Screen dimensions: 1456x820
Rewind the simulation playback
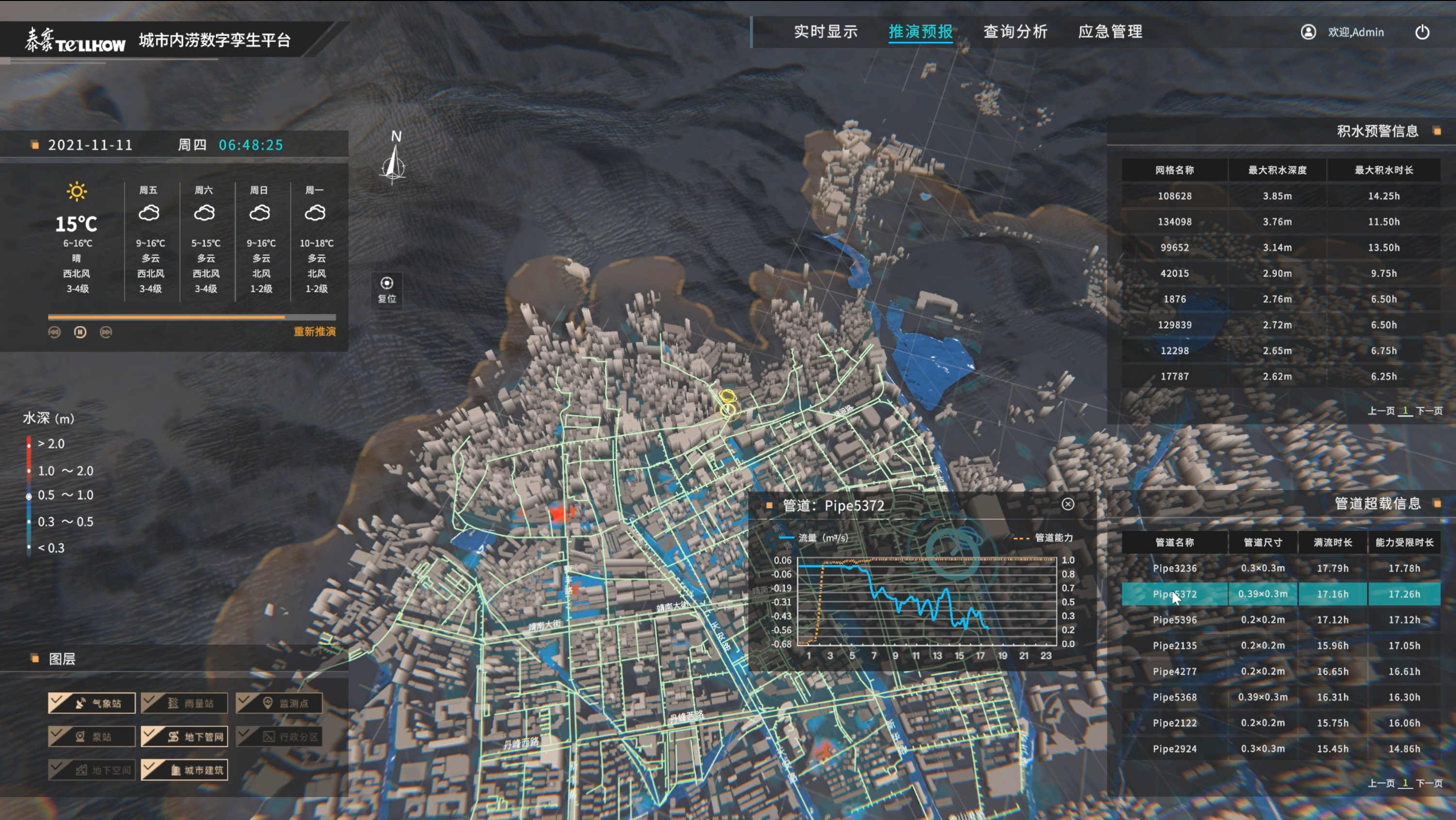point(54,332)
